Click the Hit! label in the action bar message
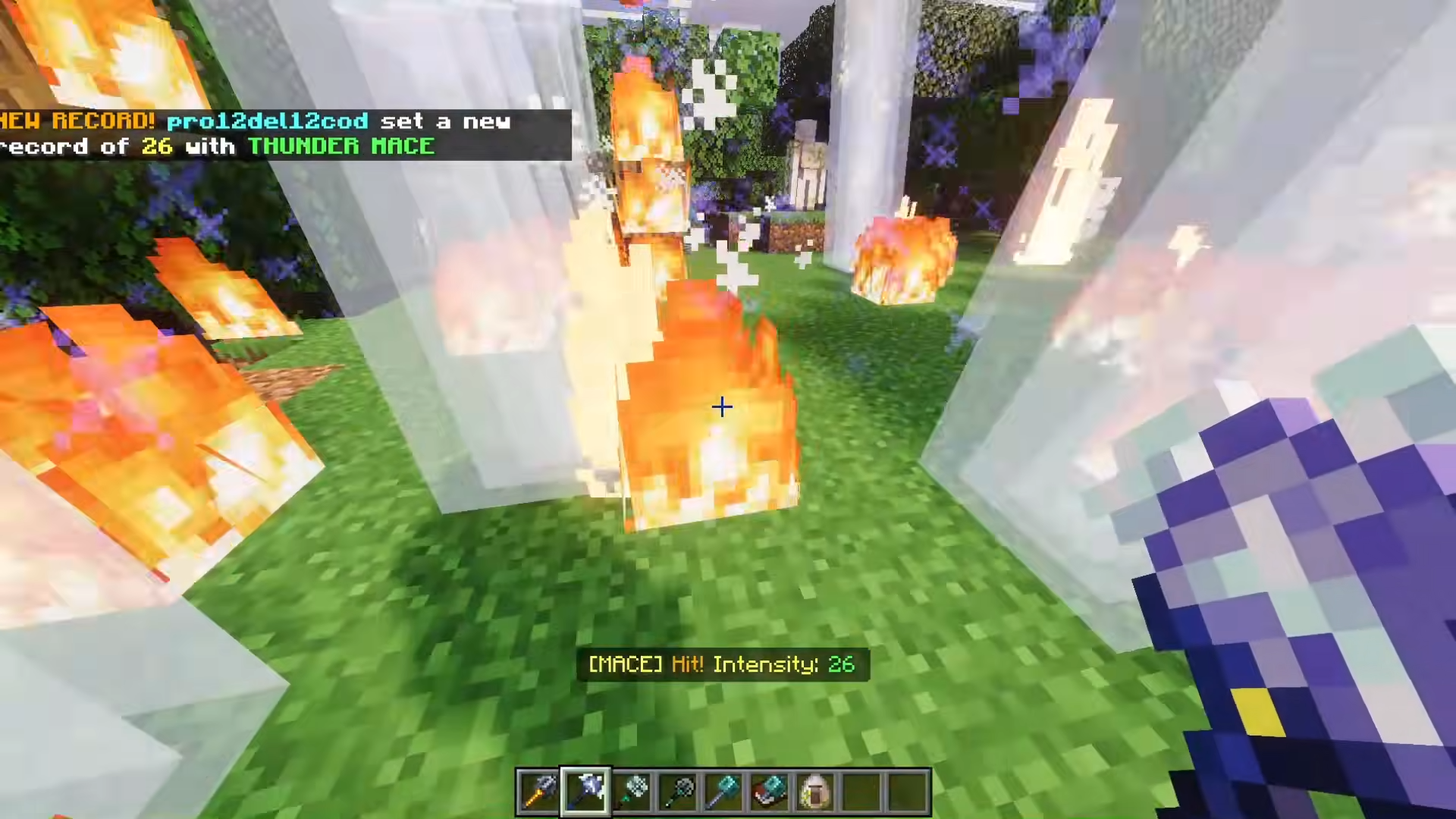1456x819 pixels. tap(688, 664)
